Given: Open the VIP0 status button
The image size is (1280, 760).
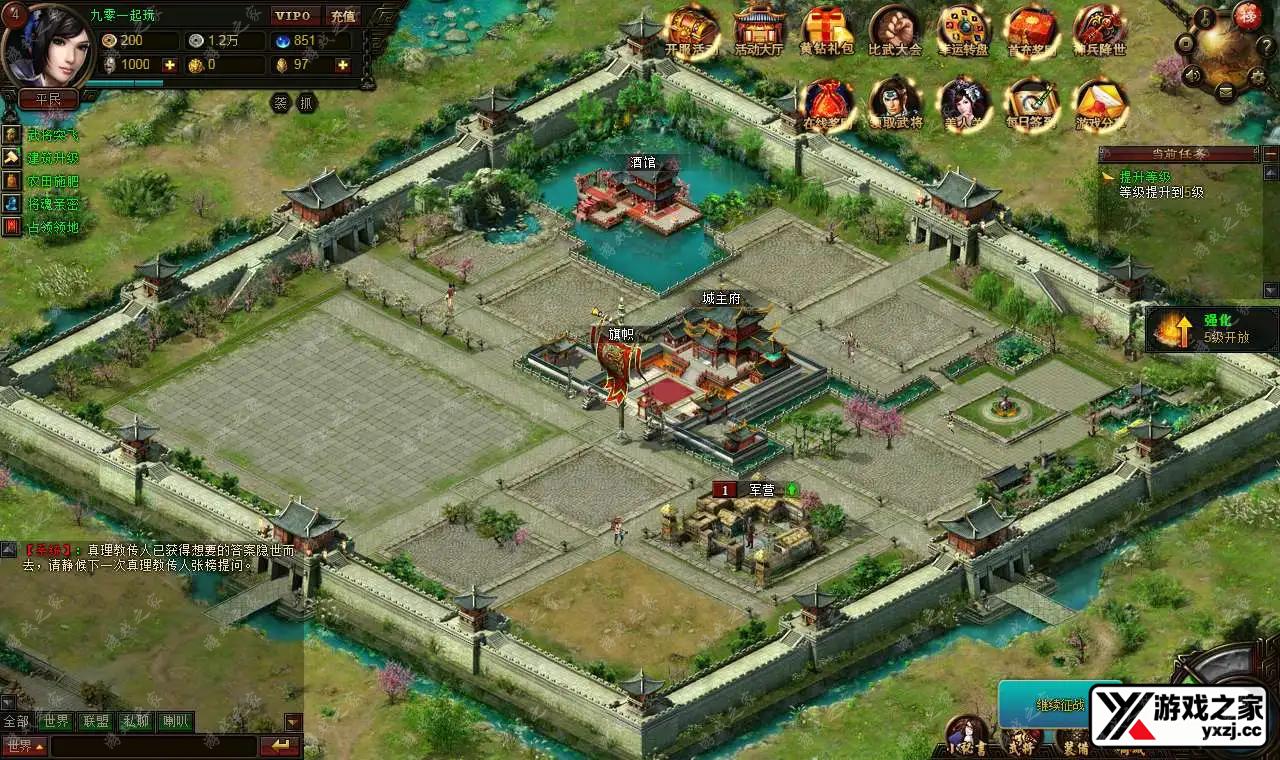Looking at the screenshot, I should [296, 16].
